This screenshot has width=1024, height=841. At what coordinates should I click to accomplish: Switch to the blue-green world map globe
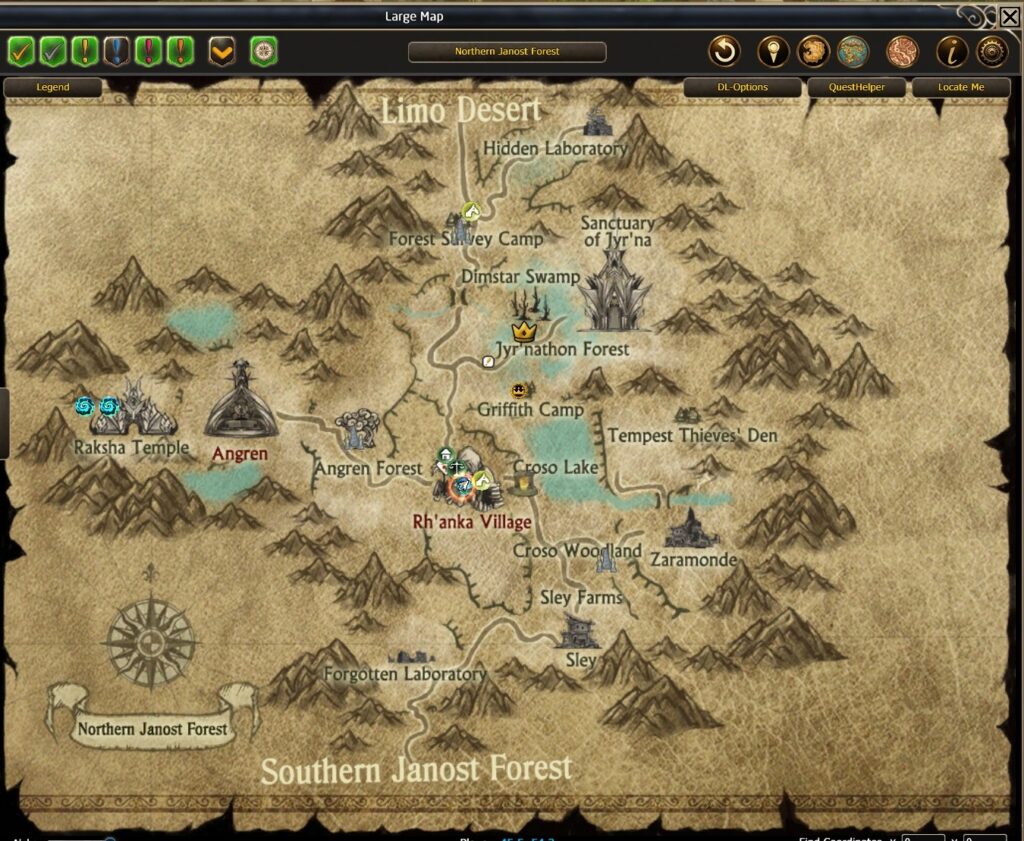pyautogui.click(x=853, y=51)
